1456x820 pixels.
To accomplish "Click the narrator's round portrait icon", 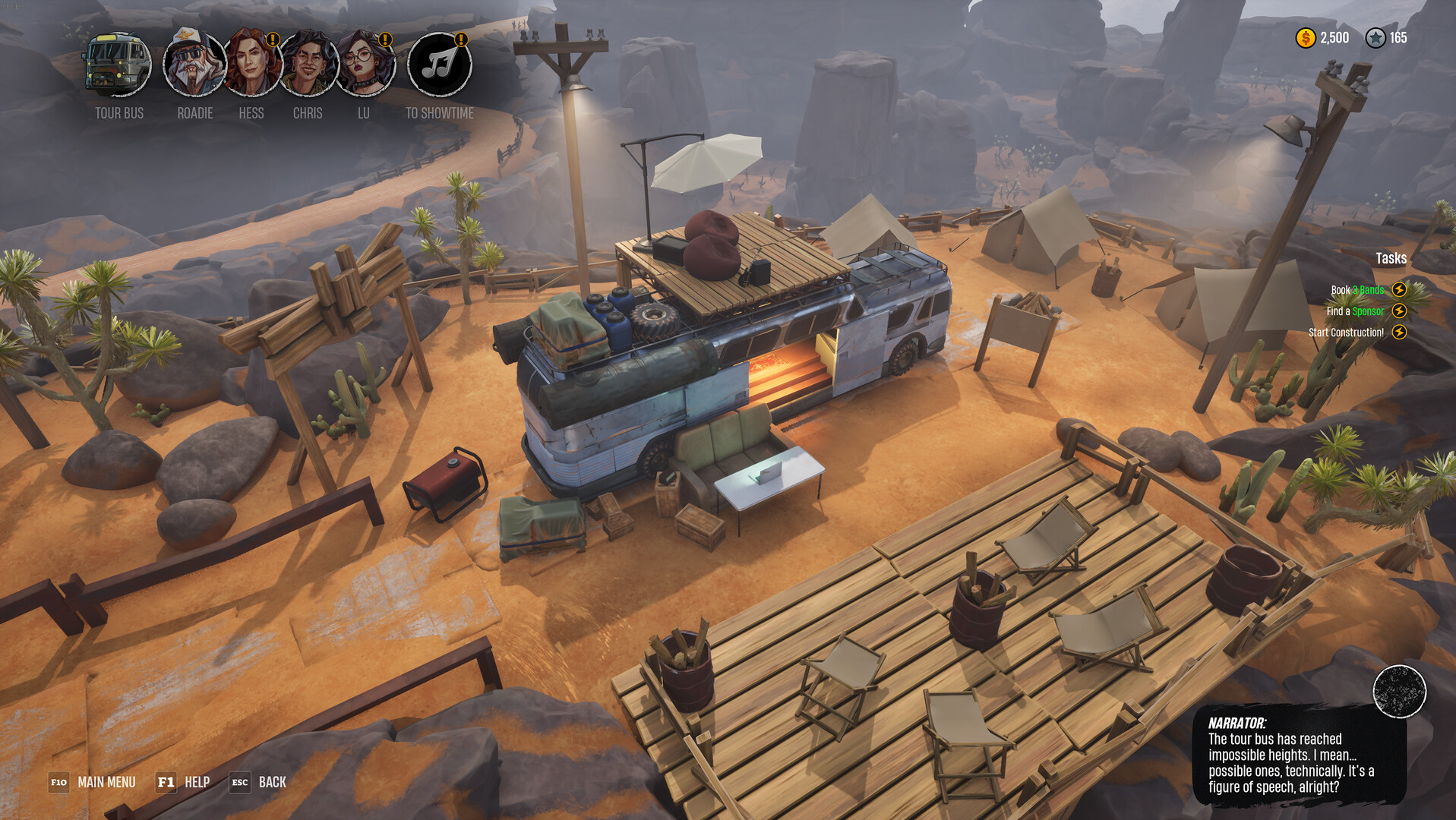I will pos(1399,691).
